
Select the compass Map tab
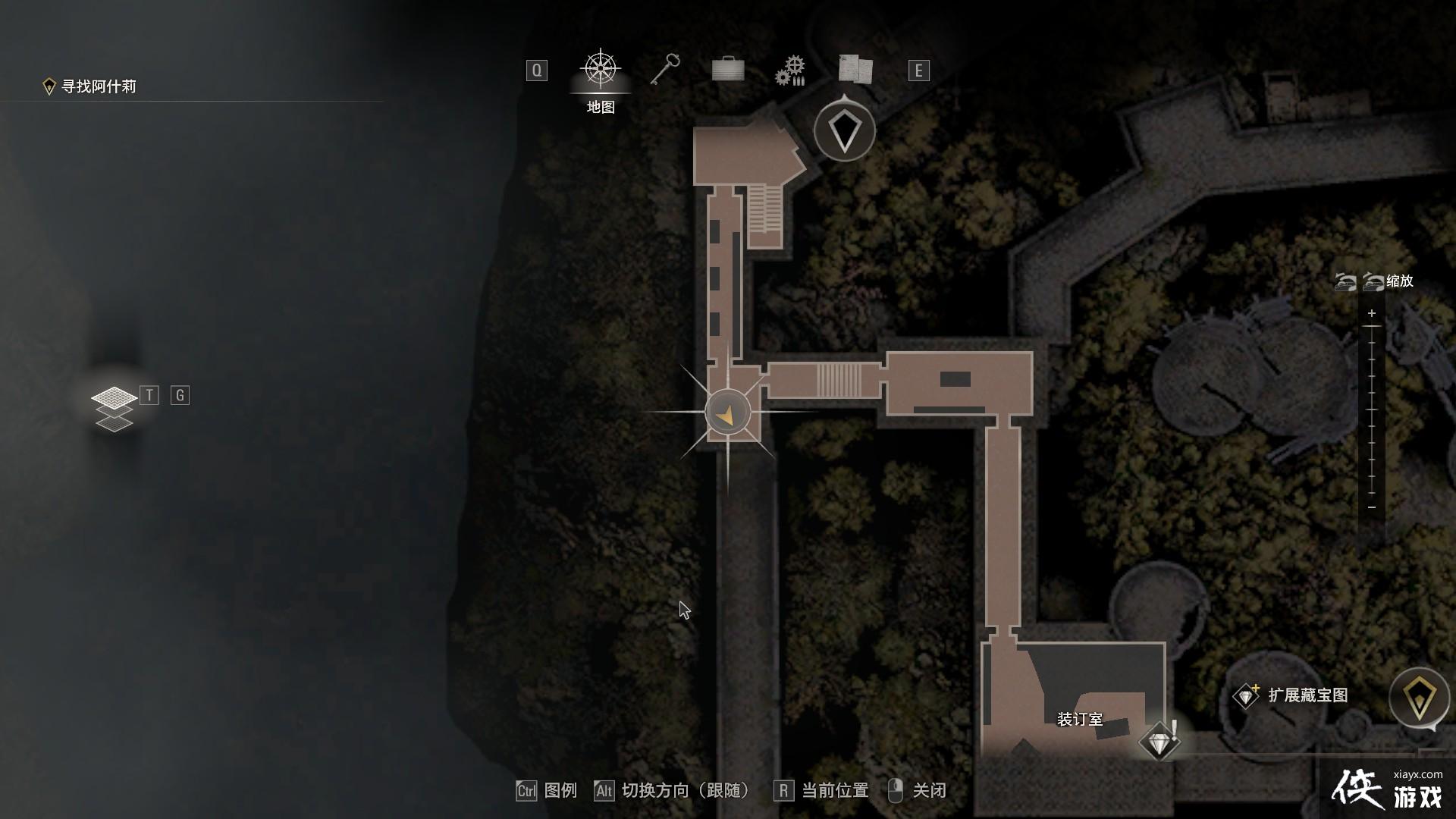601,71
